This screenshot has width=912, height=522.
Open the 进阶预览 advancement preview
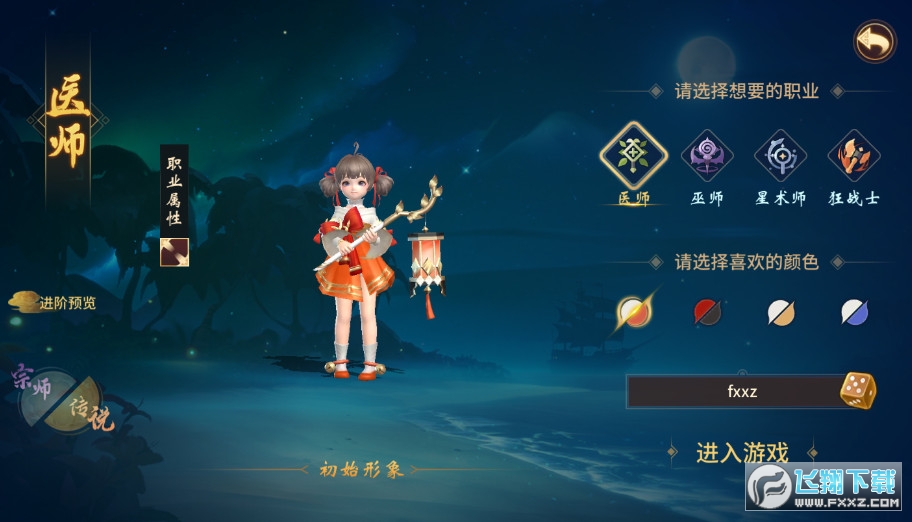coord(55,302)
